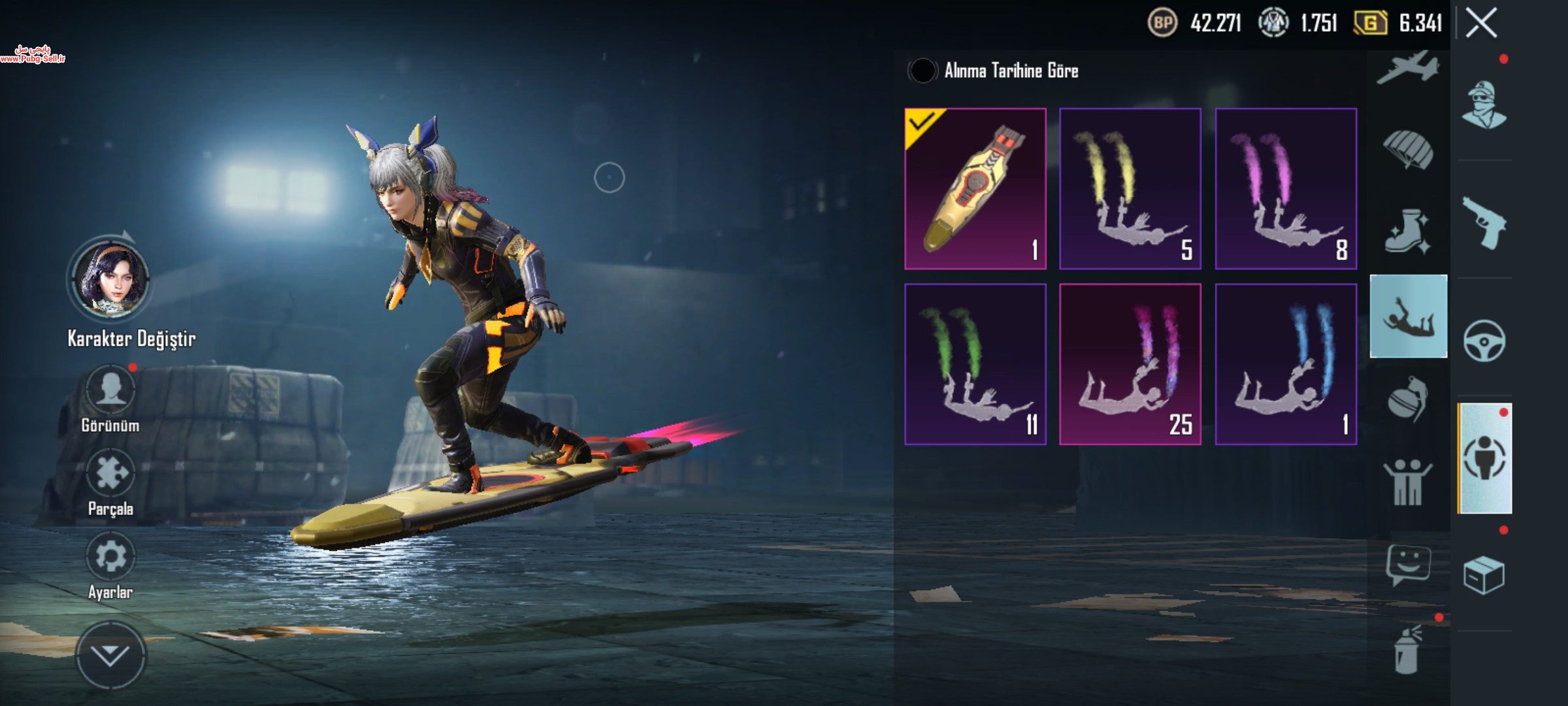Image resolution: width=1568 pixels, height=706 pixels.
Task: Open the airplane skin category
Action: pos(1408,69)
